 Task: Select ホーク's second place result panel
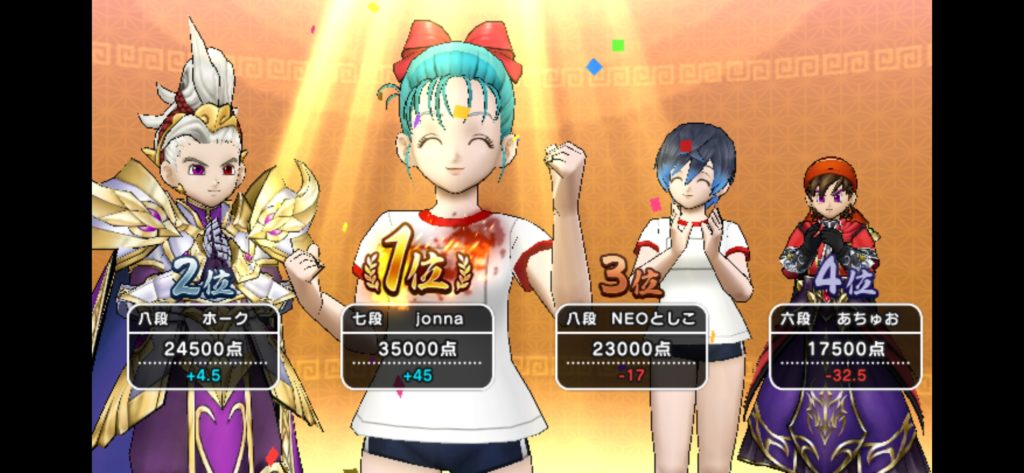click(203, 346)
